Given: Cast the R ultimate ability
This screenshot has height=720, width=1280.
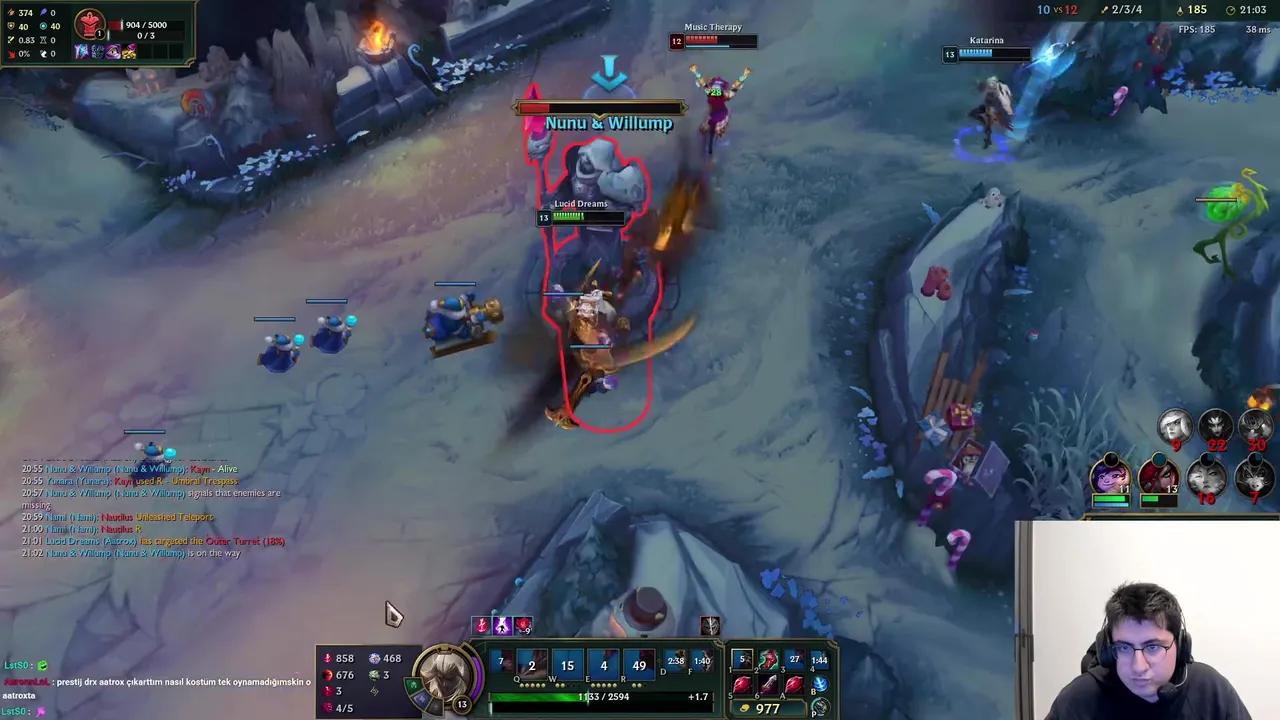Looking at the screenshot, I should coord(639,666).
